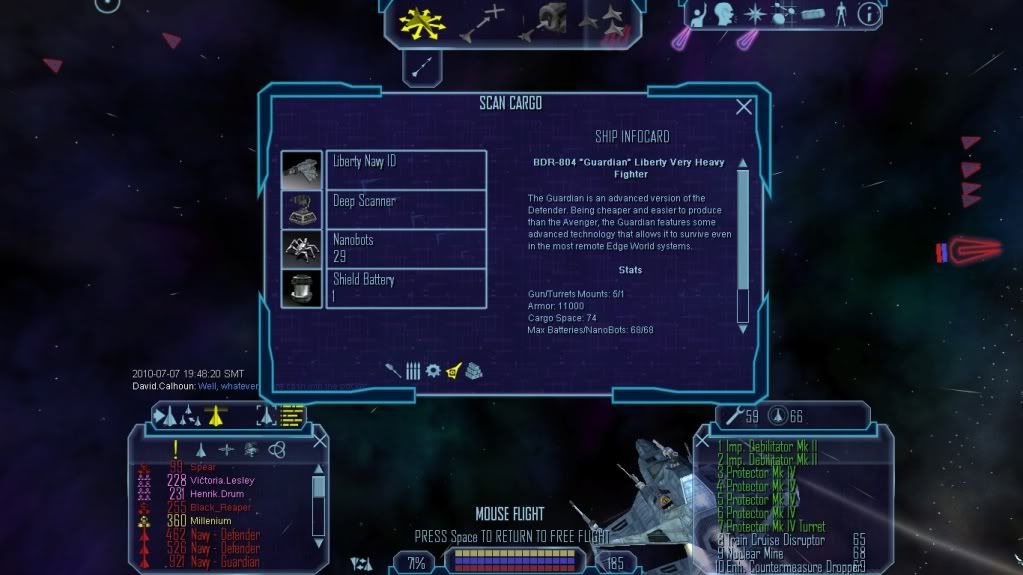Close the contact list panel
Image resolution: width=1023 pixels, height=575 pixels.
tap(320, 439)
